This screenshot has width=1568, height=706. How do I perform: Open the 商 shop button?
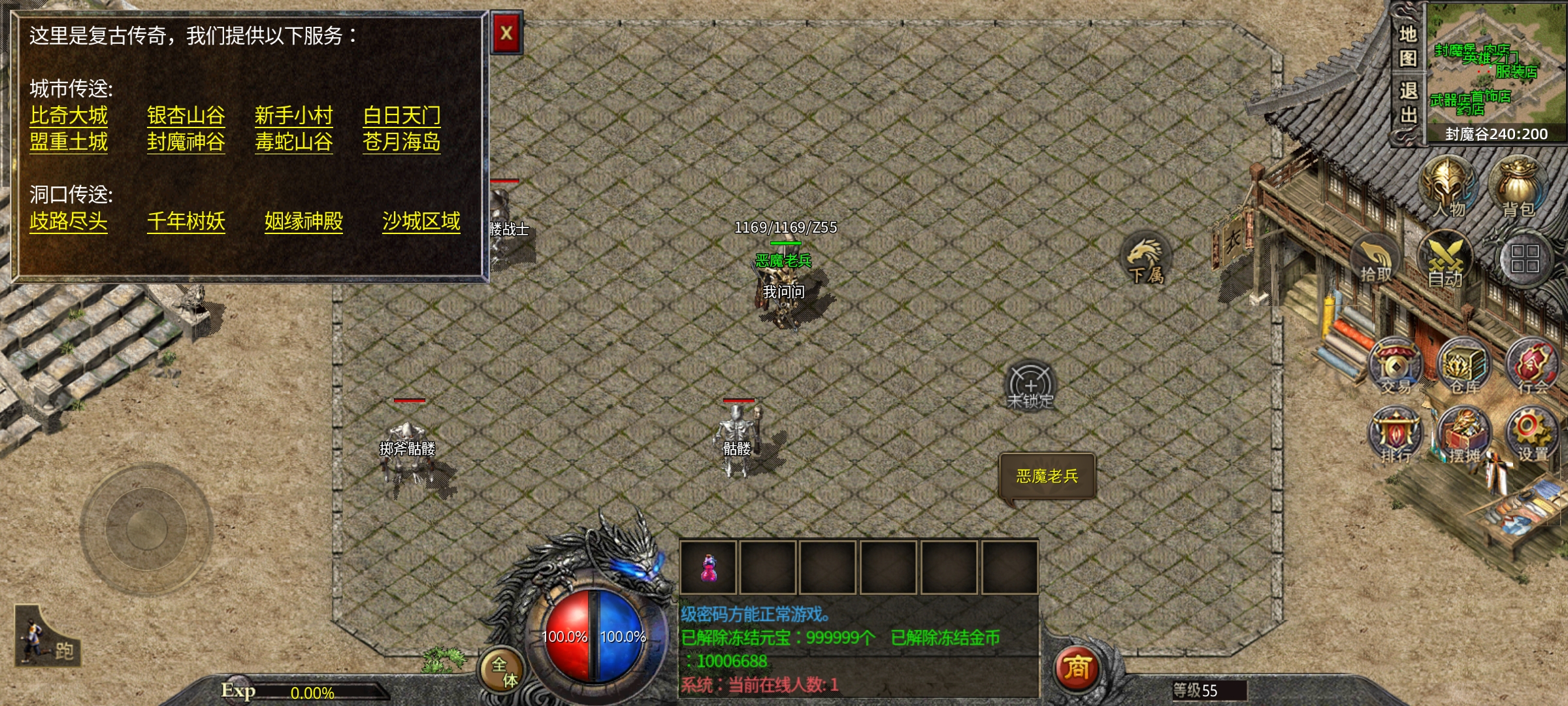1077,668
